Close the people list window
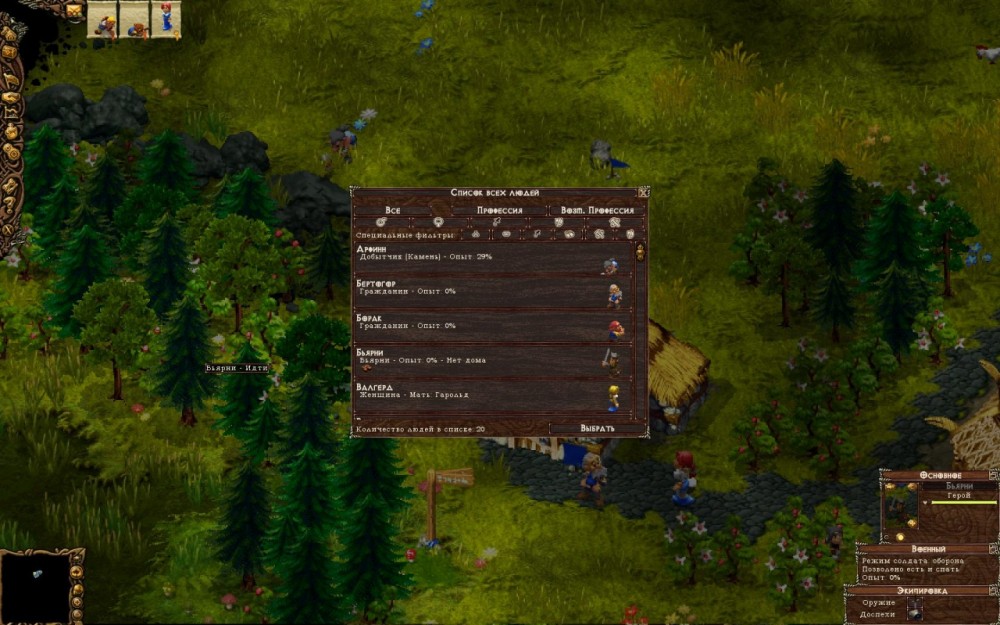The width and height of the screenshot is (1000, 625). [643, 192]
